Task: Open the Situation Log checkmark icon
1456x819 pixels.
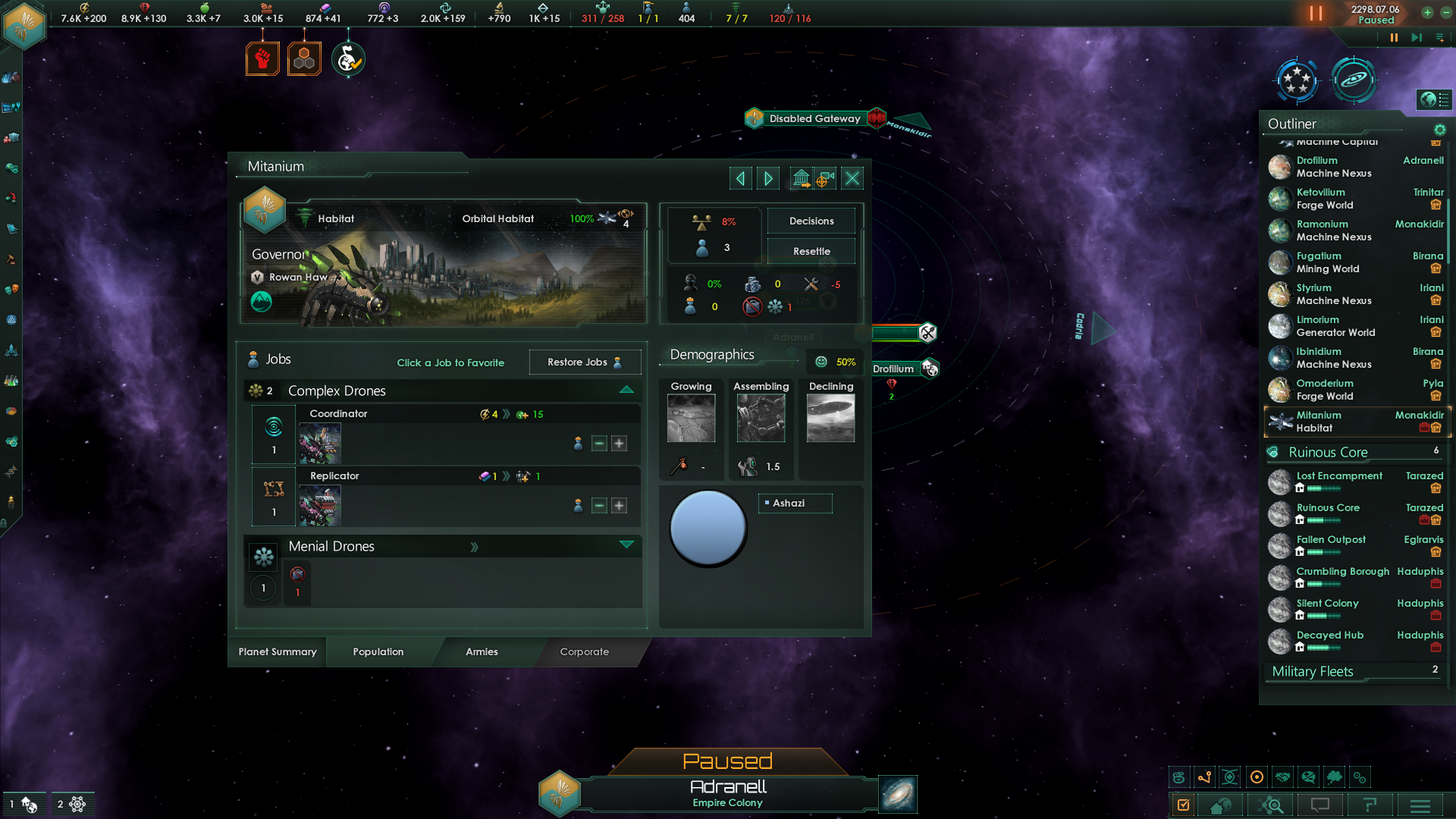Action: point(1184,805)
